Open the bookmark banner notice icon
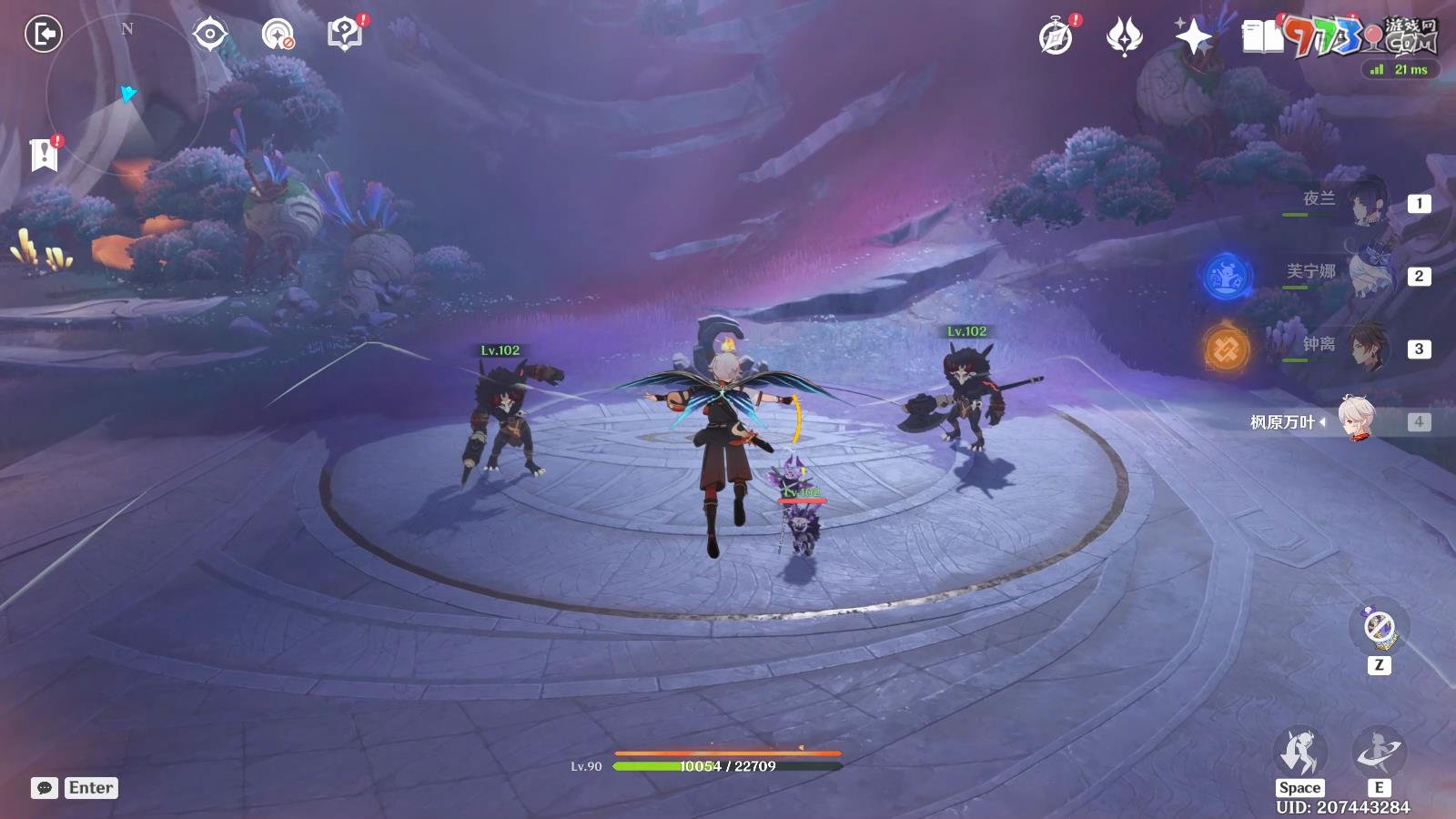Viewport: 1456px width, 819px height. click(44, 155)
